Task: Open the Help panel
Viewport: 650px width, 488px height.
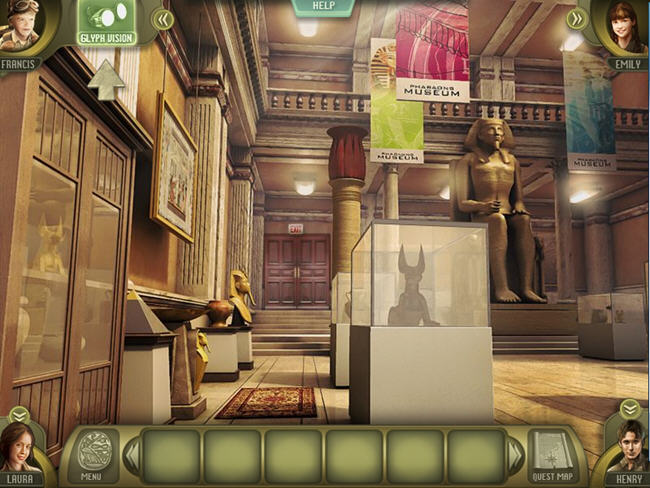Action: [323, 7]
